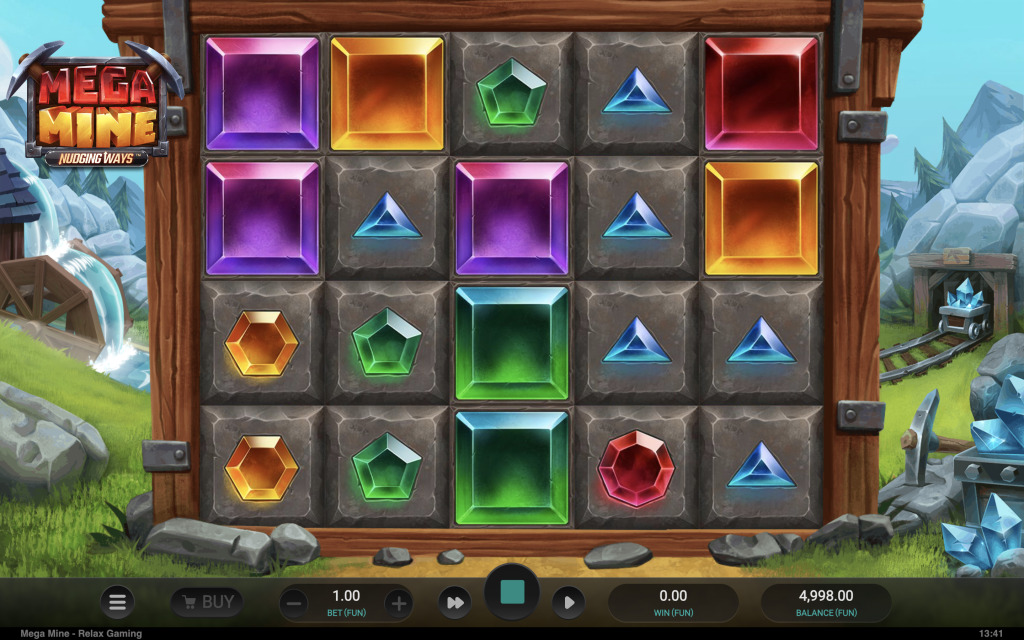The width and height of the screenshot is (1024, 640).
Task: Click the central spin stop button
Action: (x=512, y=594)
